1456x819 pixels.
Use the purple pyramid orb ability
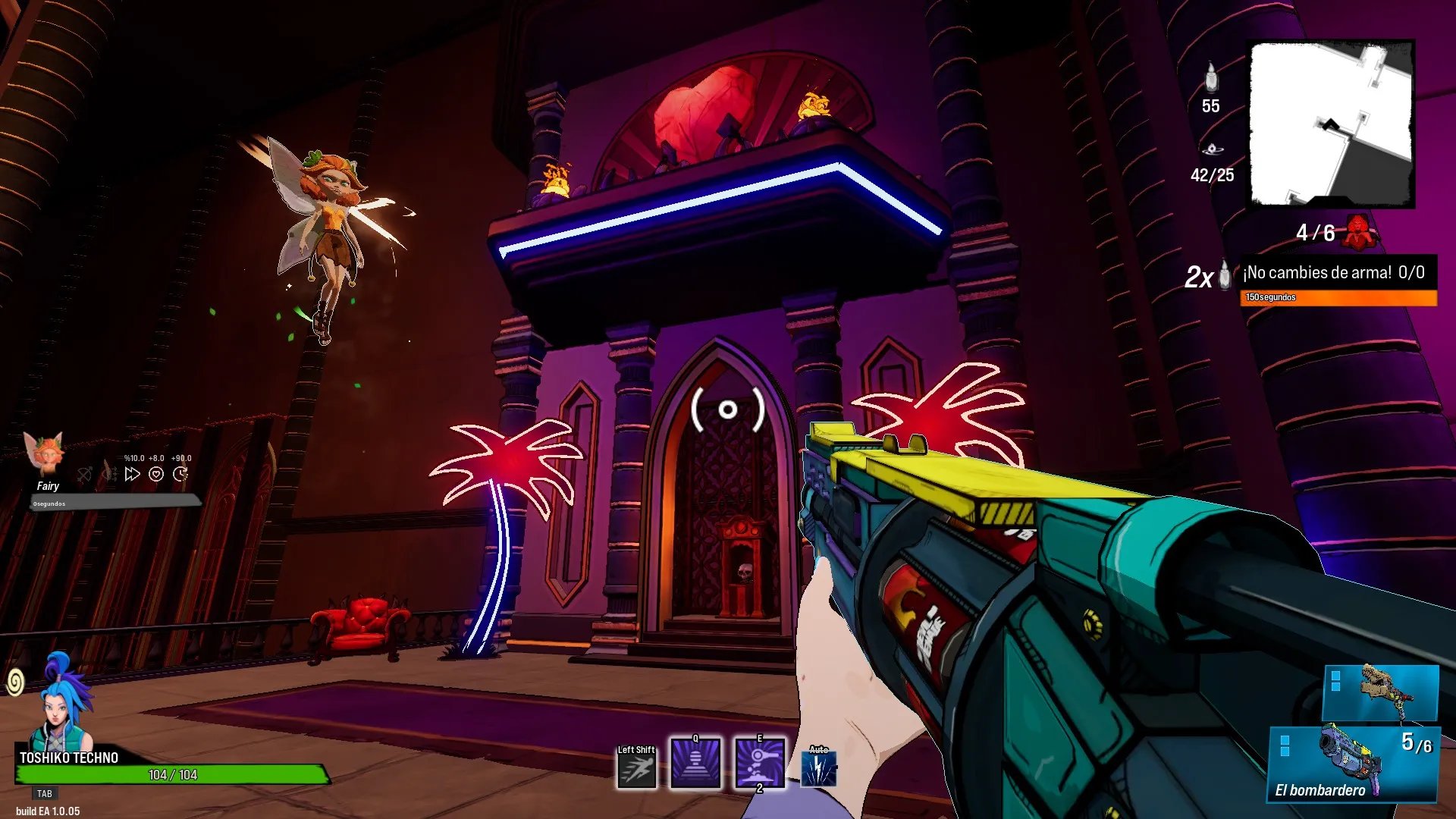(695, 763)
